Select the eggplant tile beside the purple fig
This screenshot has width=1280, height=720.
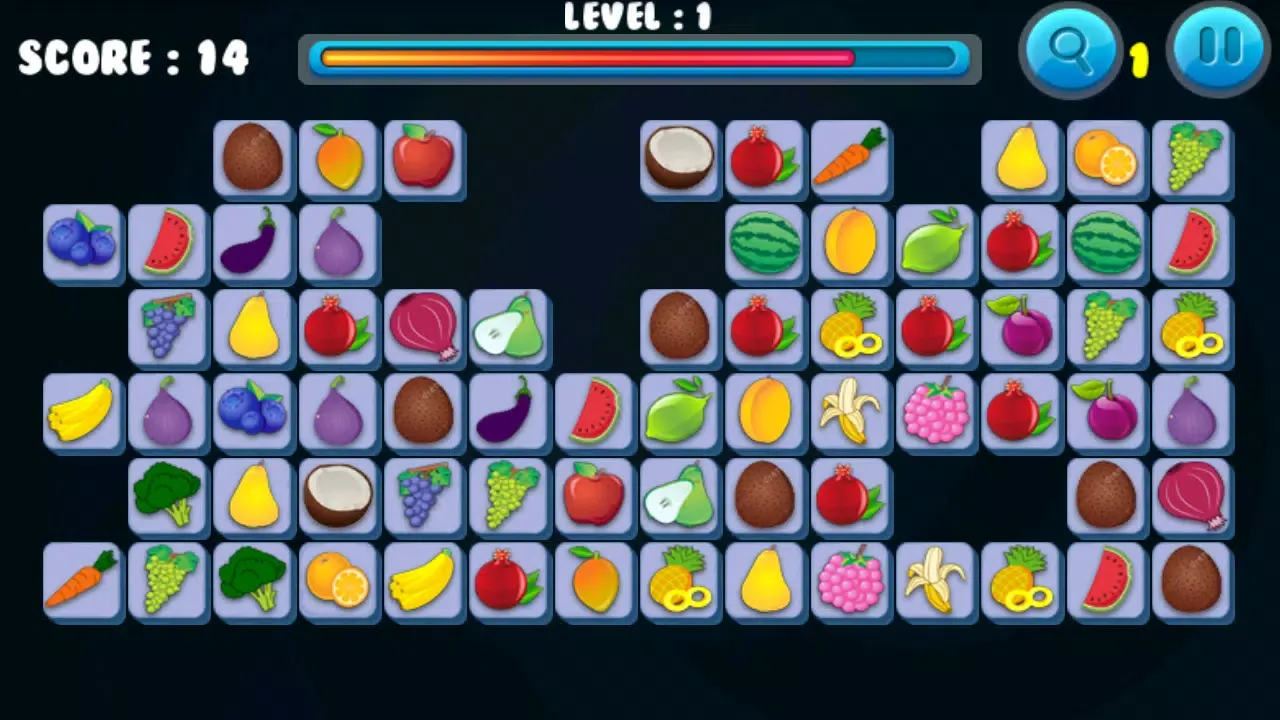click(x=252, y=242)
